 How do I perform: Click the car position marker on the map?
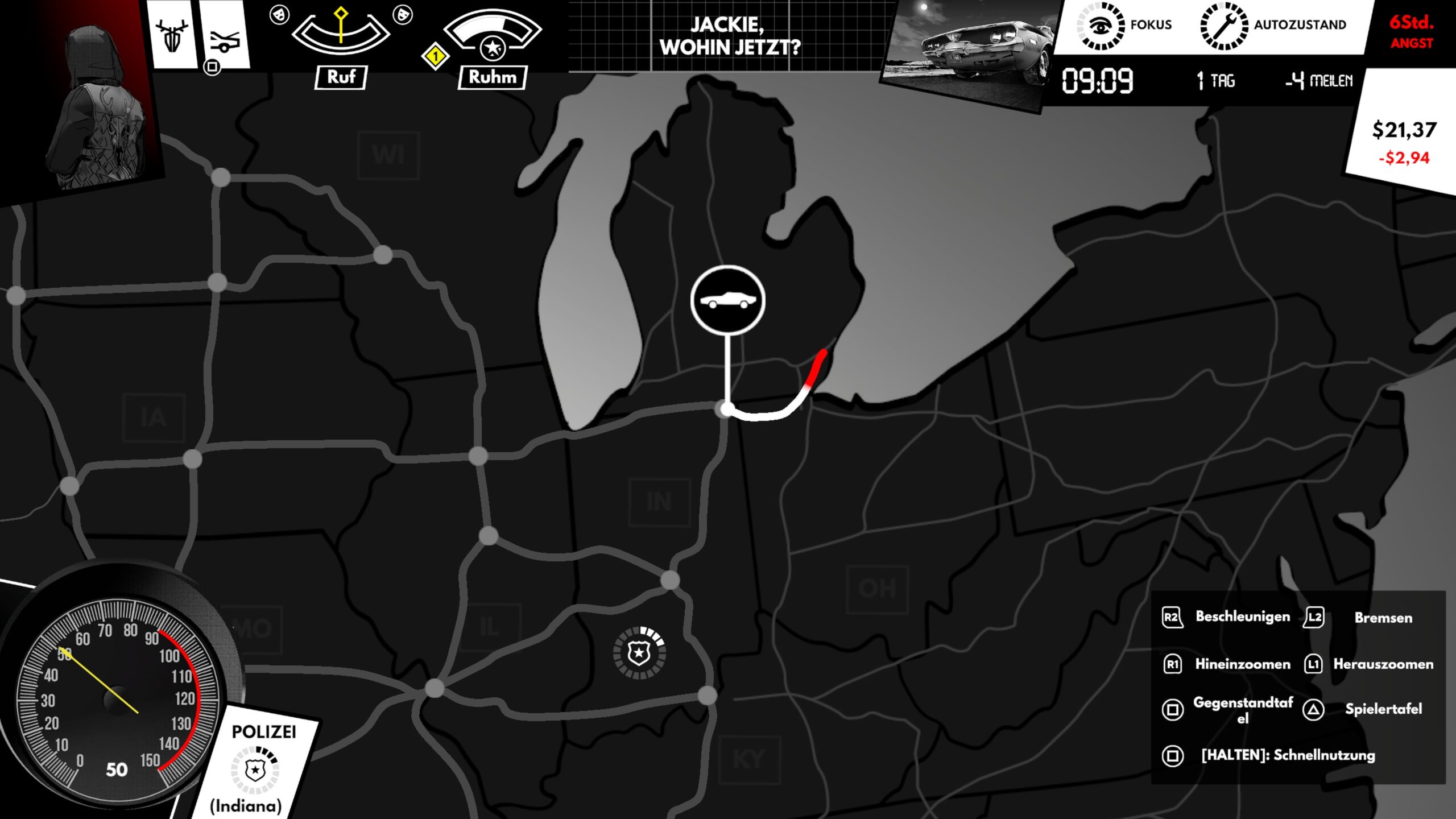click(727, 300)
